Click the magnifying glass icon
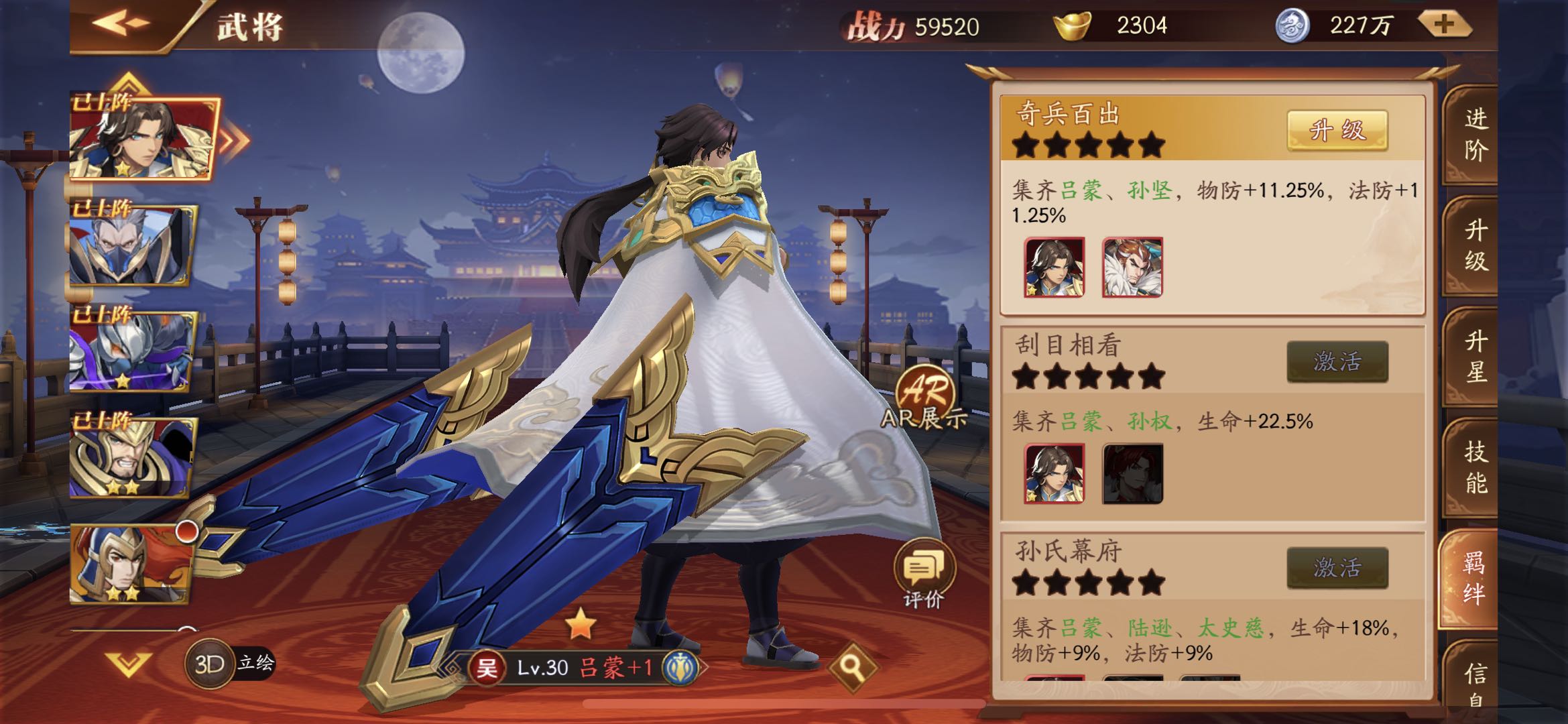The height and width of the screenshot is (724, 1568). point(851,666)
